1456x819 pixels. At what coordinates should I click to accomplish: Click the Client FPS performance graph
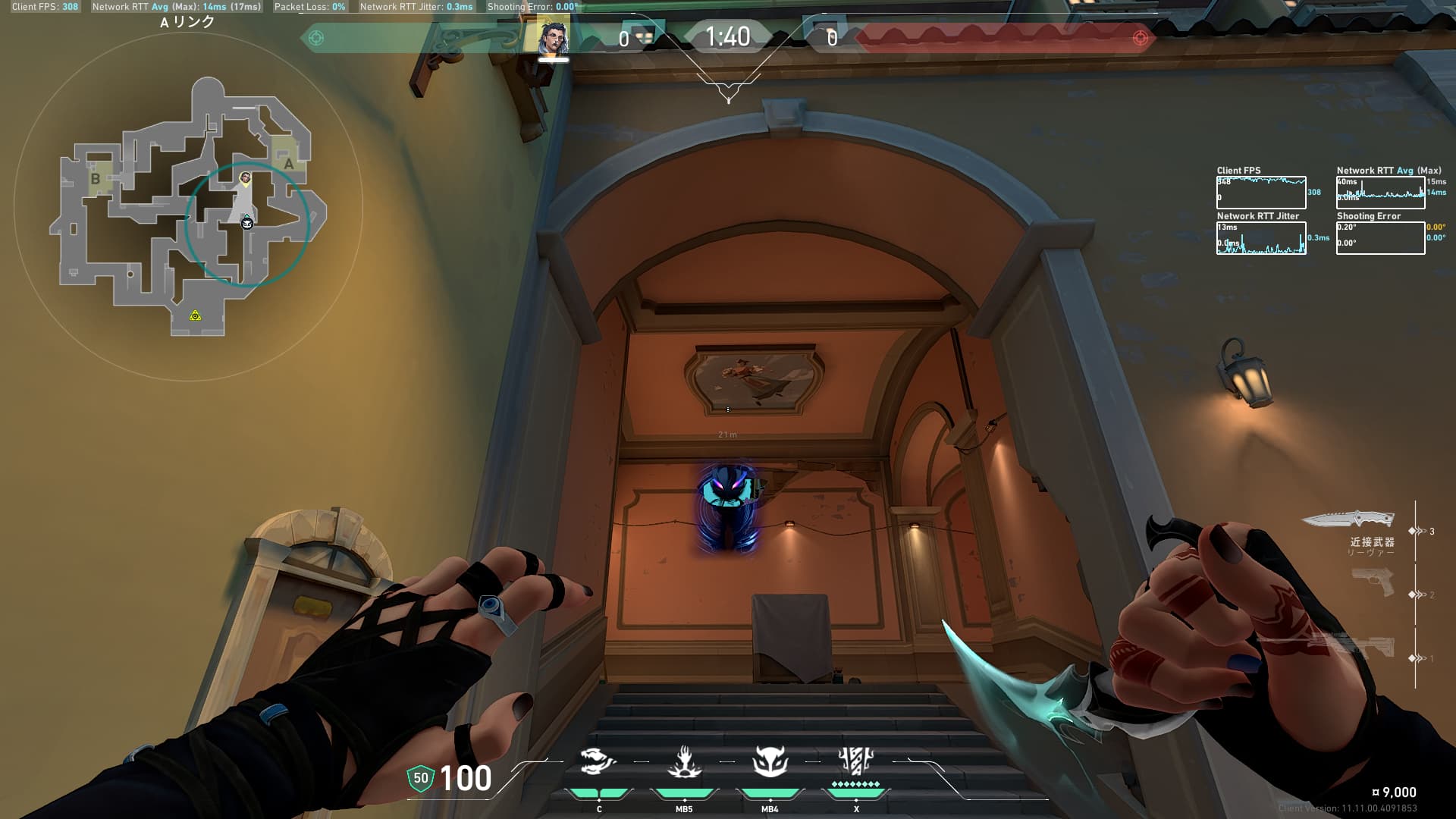pyautogui.click(x=1261, y=193)
